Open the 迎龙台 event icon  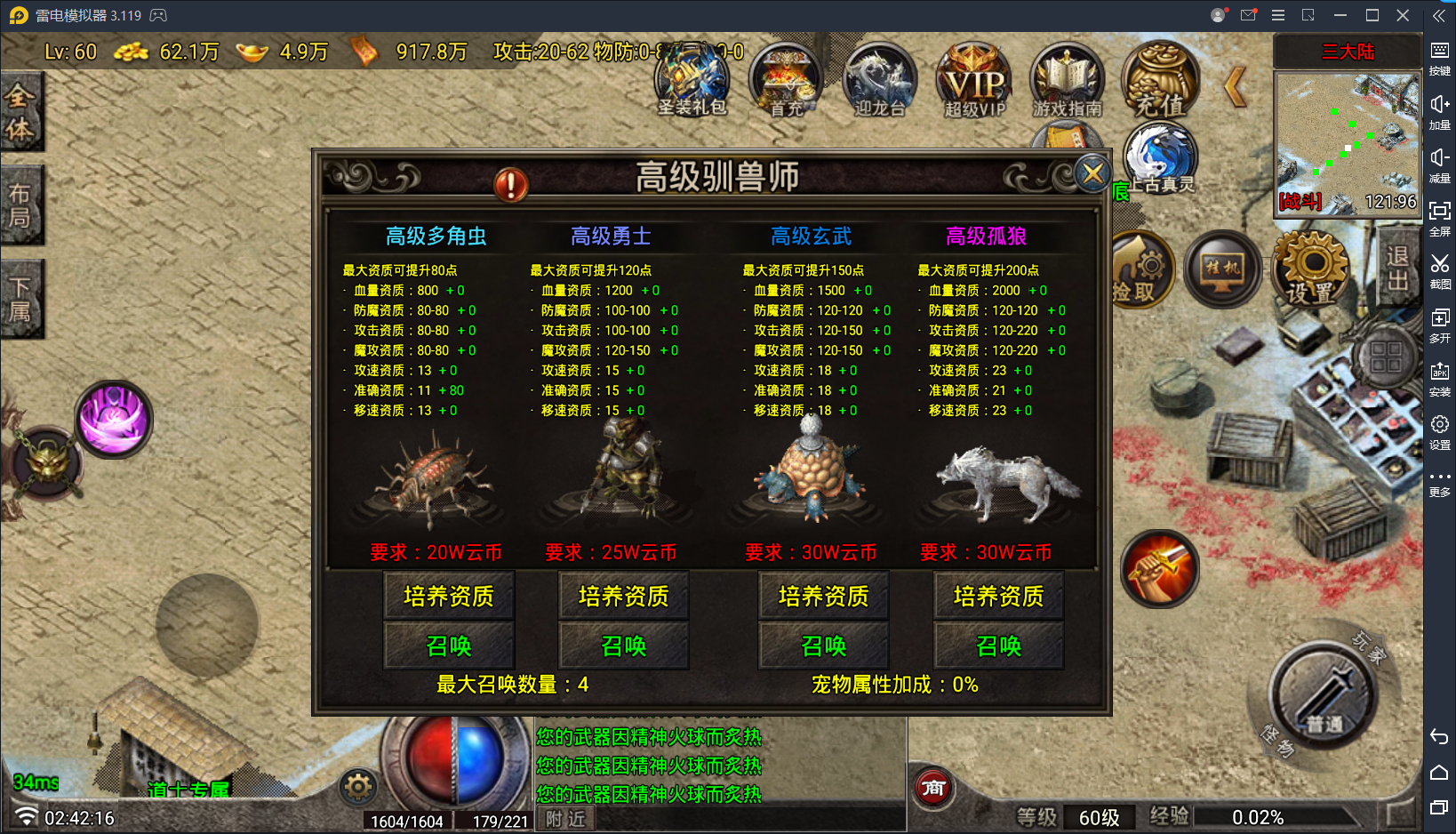[878, 82]
